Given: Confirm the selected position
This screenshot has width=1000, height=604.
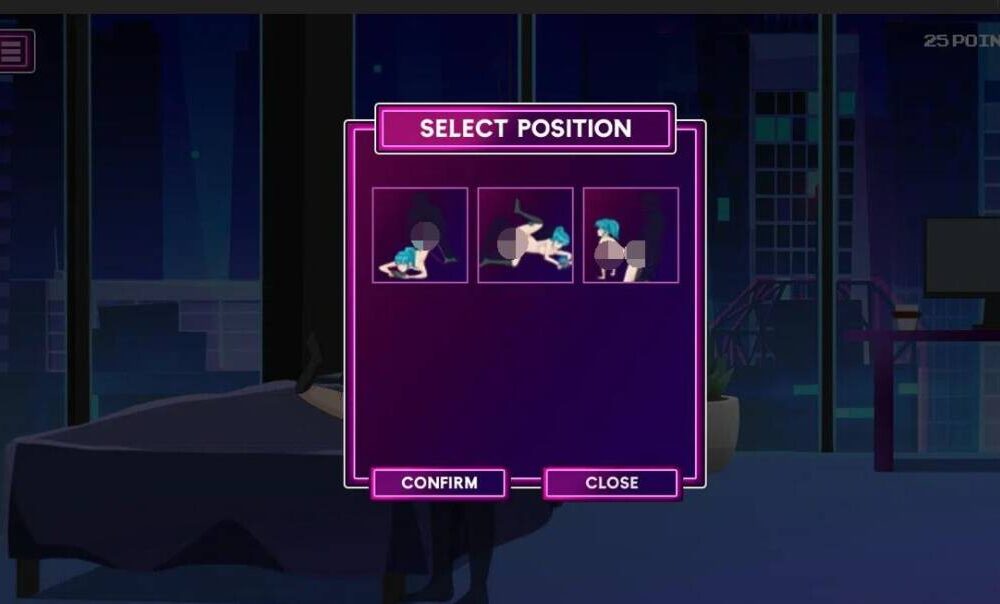Looking at the screenshot, I should click(439, 483).
